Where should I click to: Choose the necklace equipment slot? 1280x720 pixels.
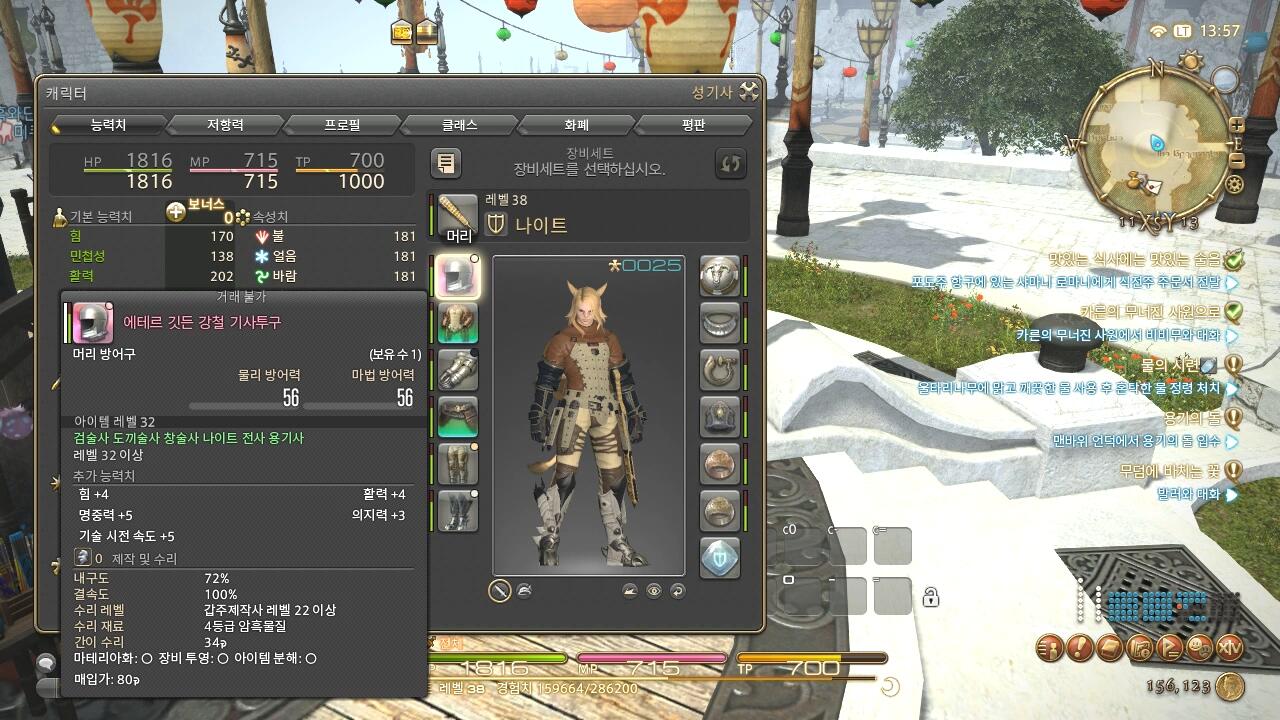point(719,323)
